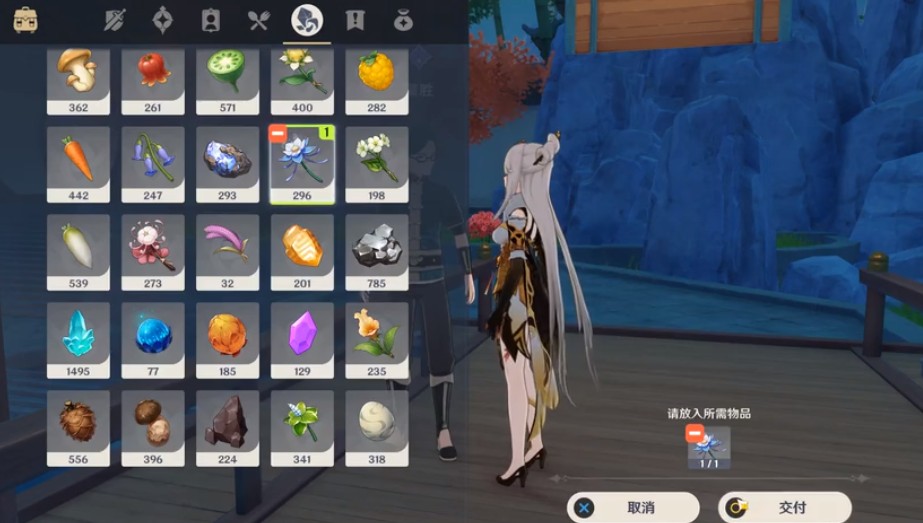Click the backpack icon in the corner
Viewport: 923px width, 523px height.
[x=26, y=20]
